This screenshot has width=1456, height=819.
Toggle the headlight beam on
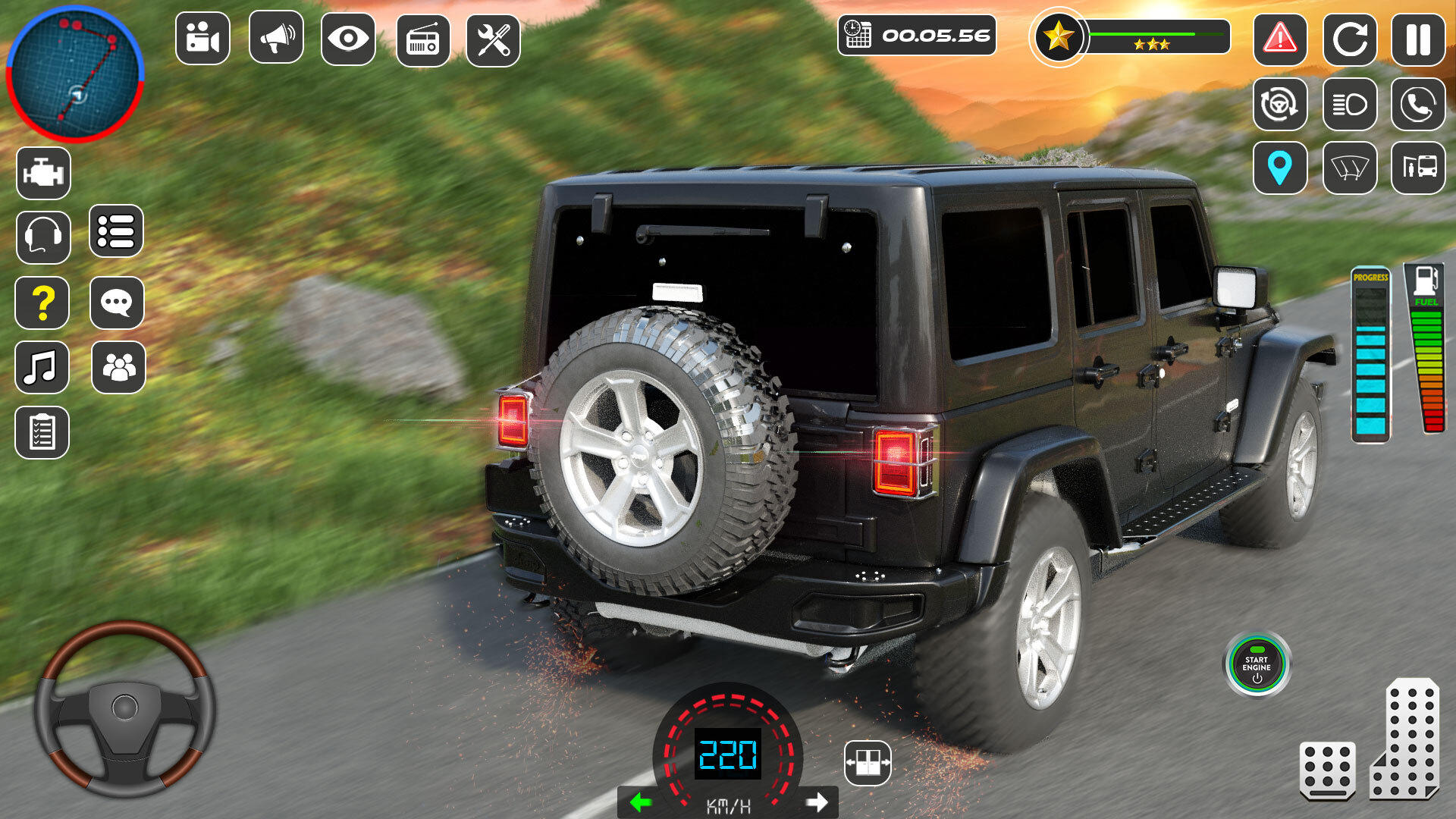point(1350,104)
